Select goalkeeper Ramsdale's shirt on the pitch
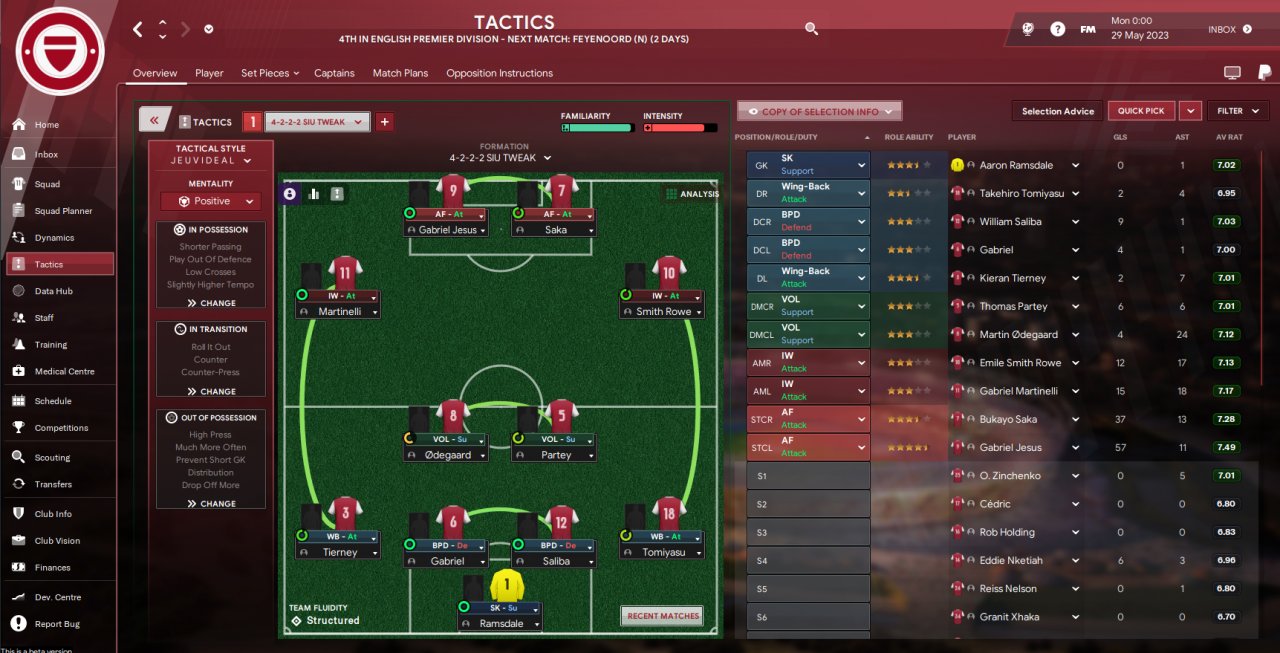The image size is (1280, 653). point(507,585)
